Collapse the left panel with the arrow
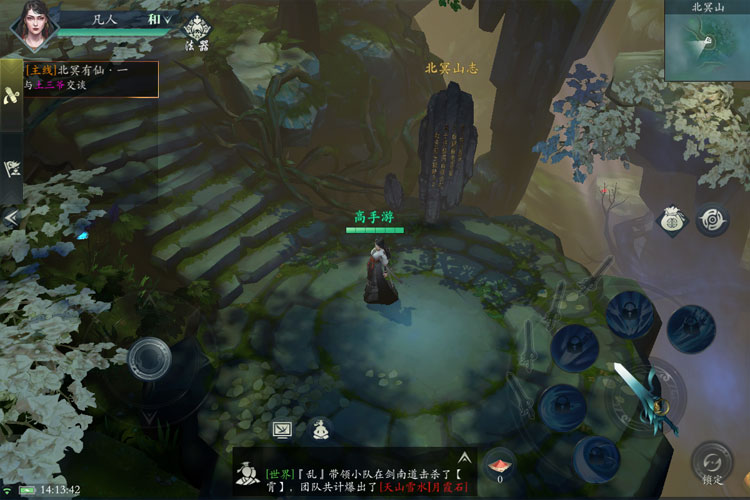The width and height of the screenshot is (750, 500). 11,217
